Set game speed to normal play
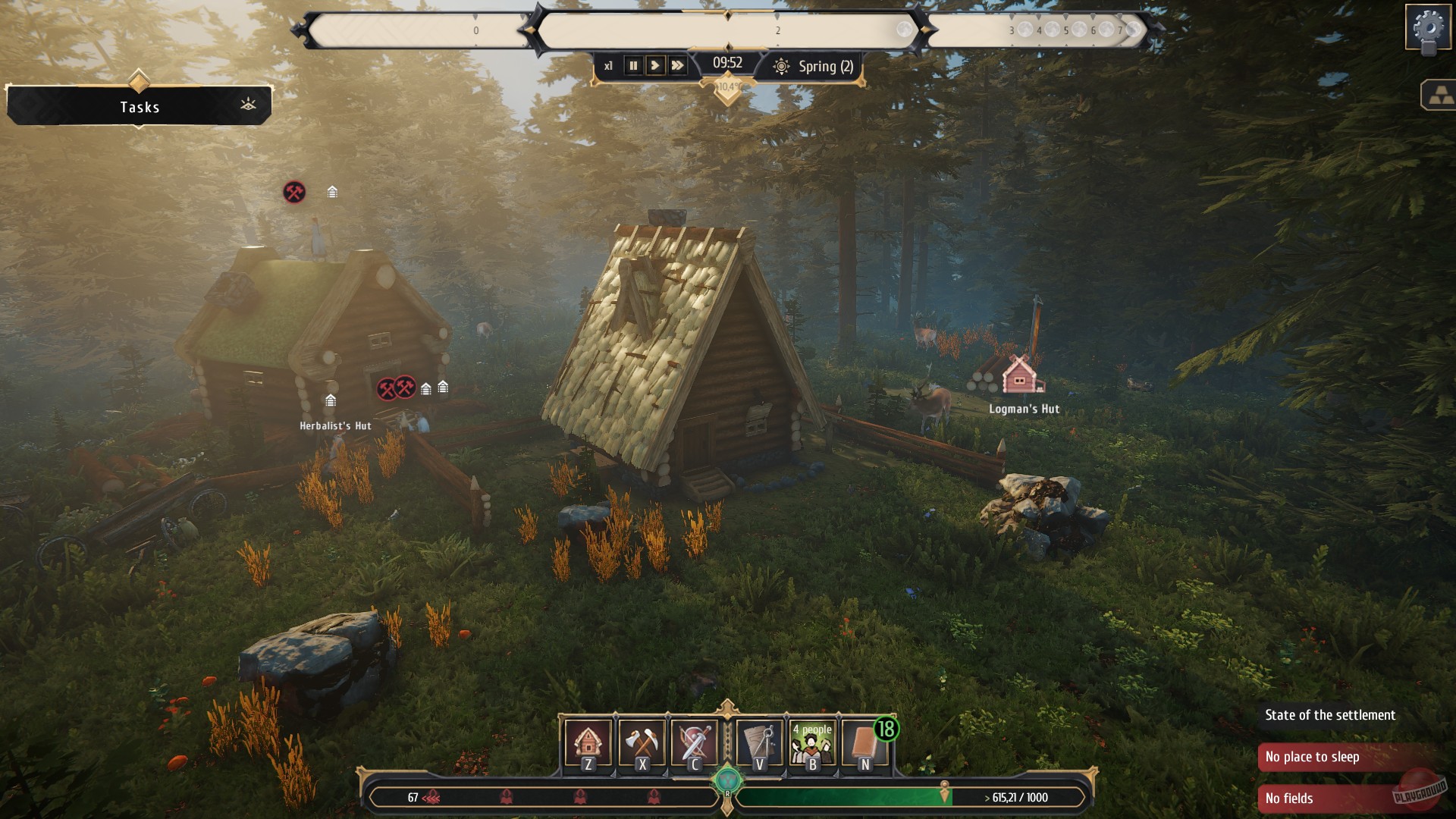The width and height of the screenshot is (1456, 819). (x=655, y=66)
